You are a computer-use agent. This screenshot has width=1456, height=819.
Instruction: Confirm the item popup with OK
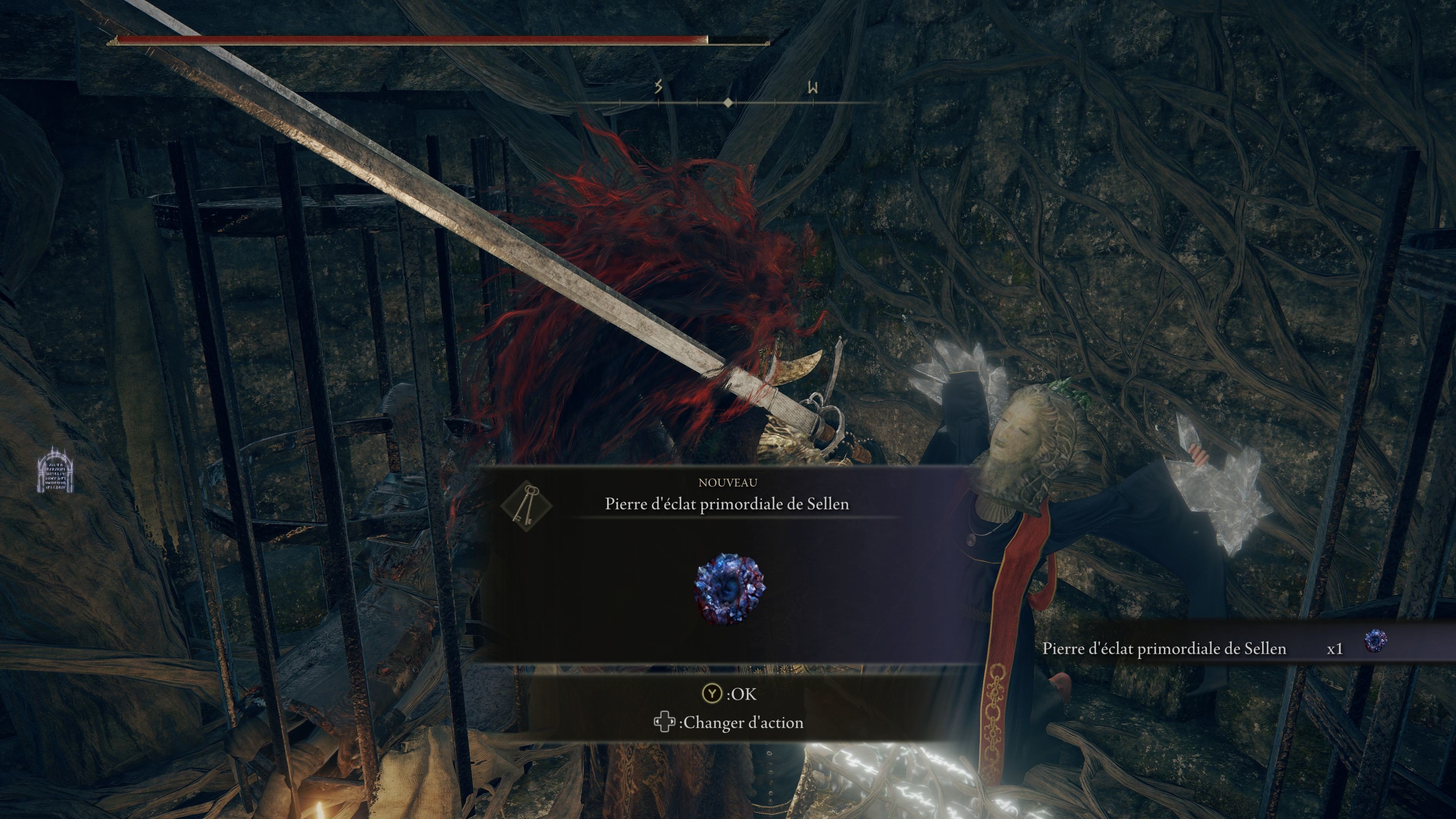coord(729,693)
